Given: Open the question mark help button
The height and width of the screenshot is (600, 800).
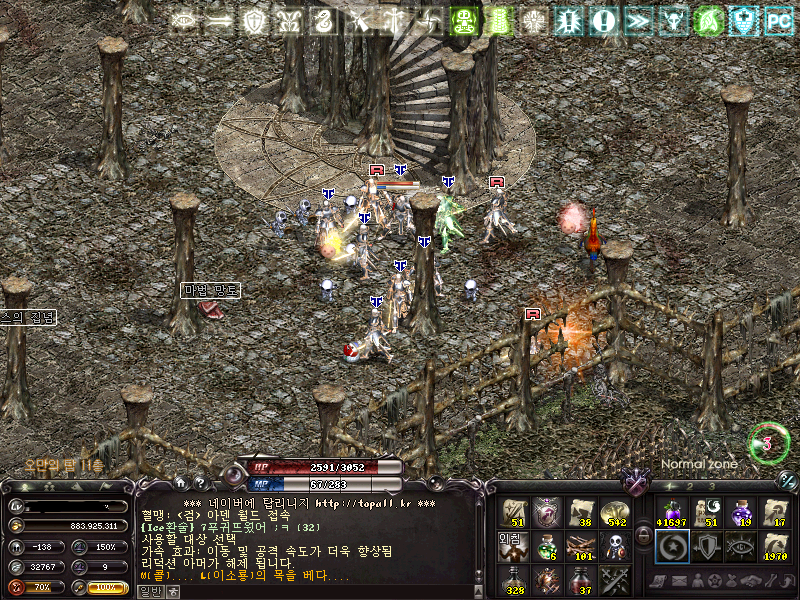Looking at the screenshot, I should 200,483.
